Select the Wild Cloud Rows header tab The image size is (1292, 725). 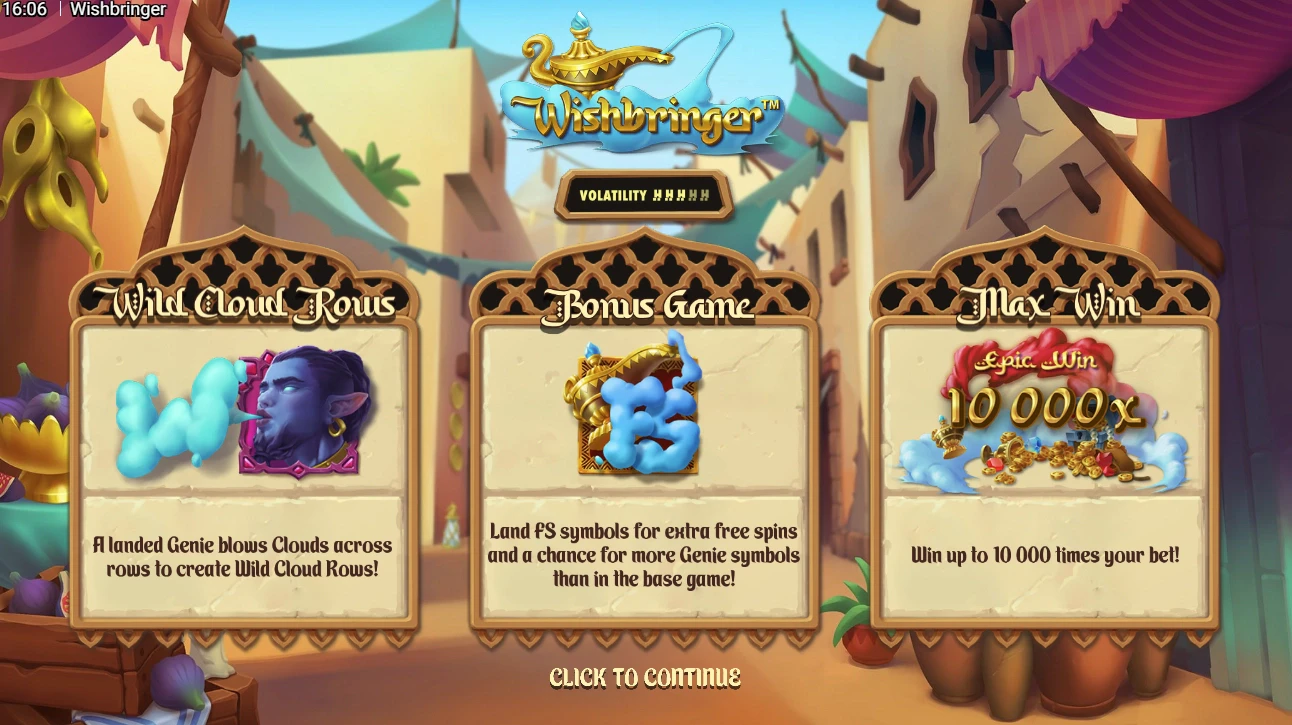click(244, 300)
